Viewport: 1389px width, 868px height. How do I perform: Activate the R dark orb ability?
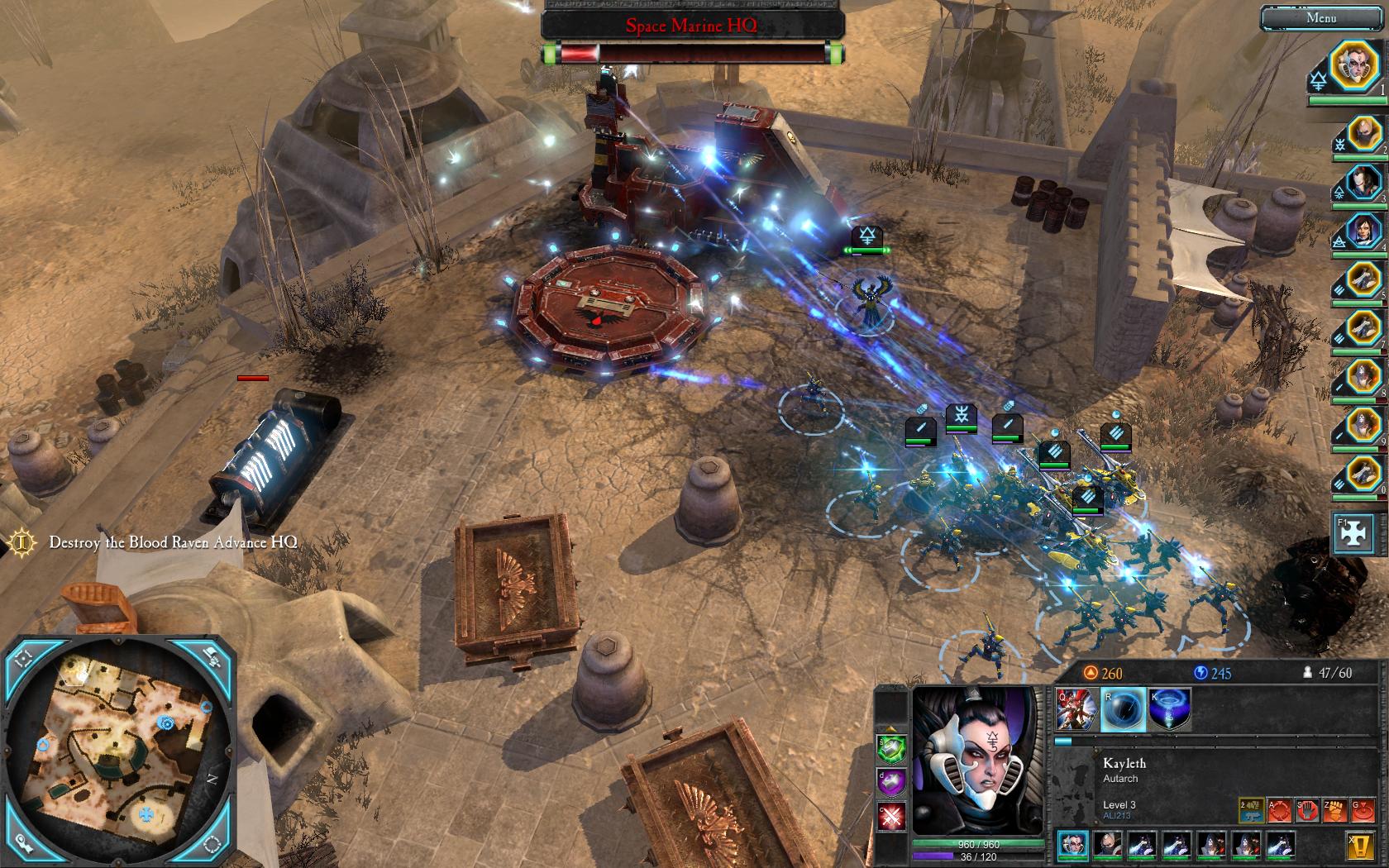1123,709
